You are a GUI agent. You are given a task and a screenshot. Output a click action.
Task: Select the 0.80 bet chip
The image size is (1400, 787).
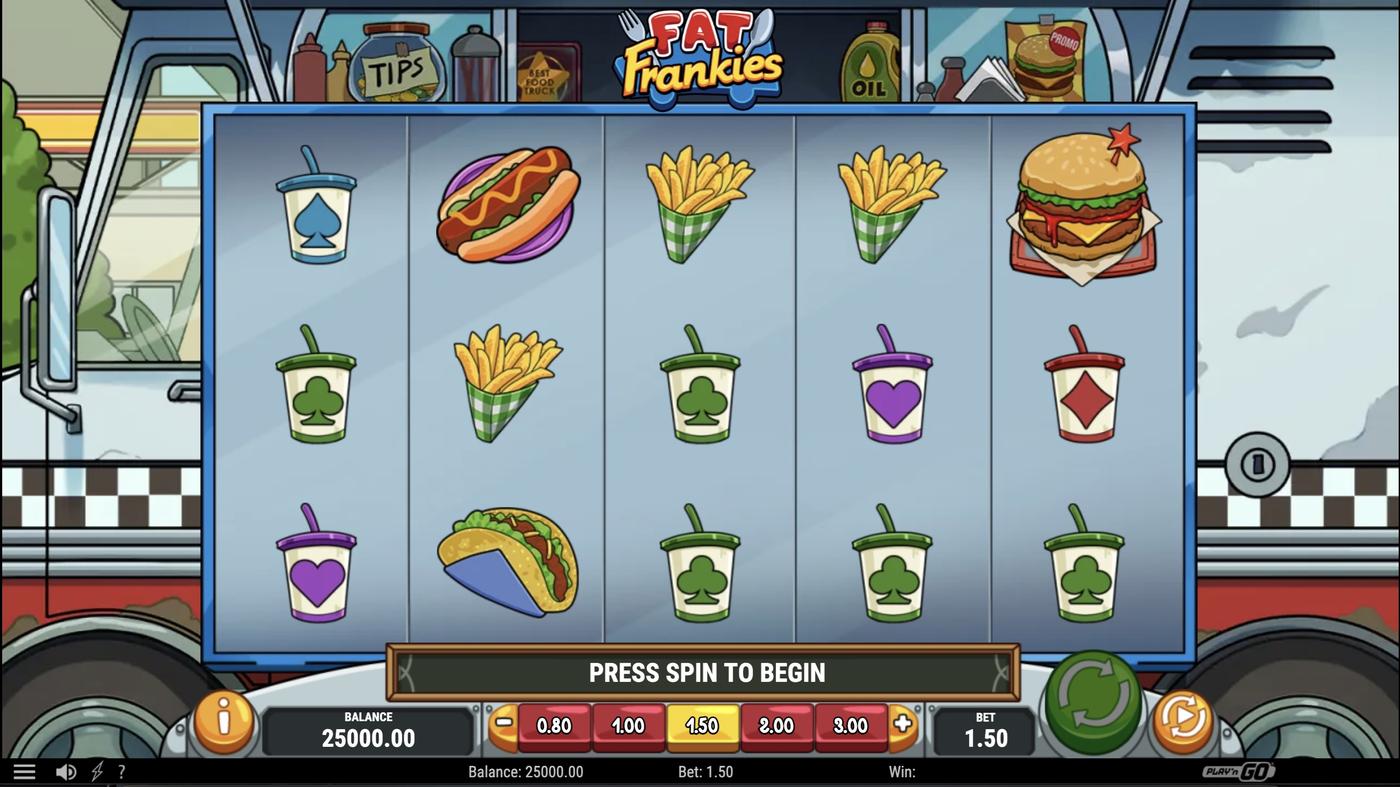[x=555, y=726]
